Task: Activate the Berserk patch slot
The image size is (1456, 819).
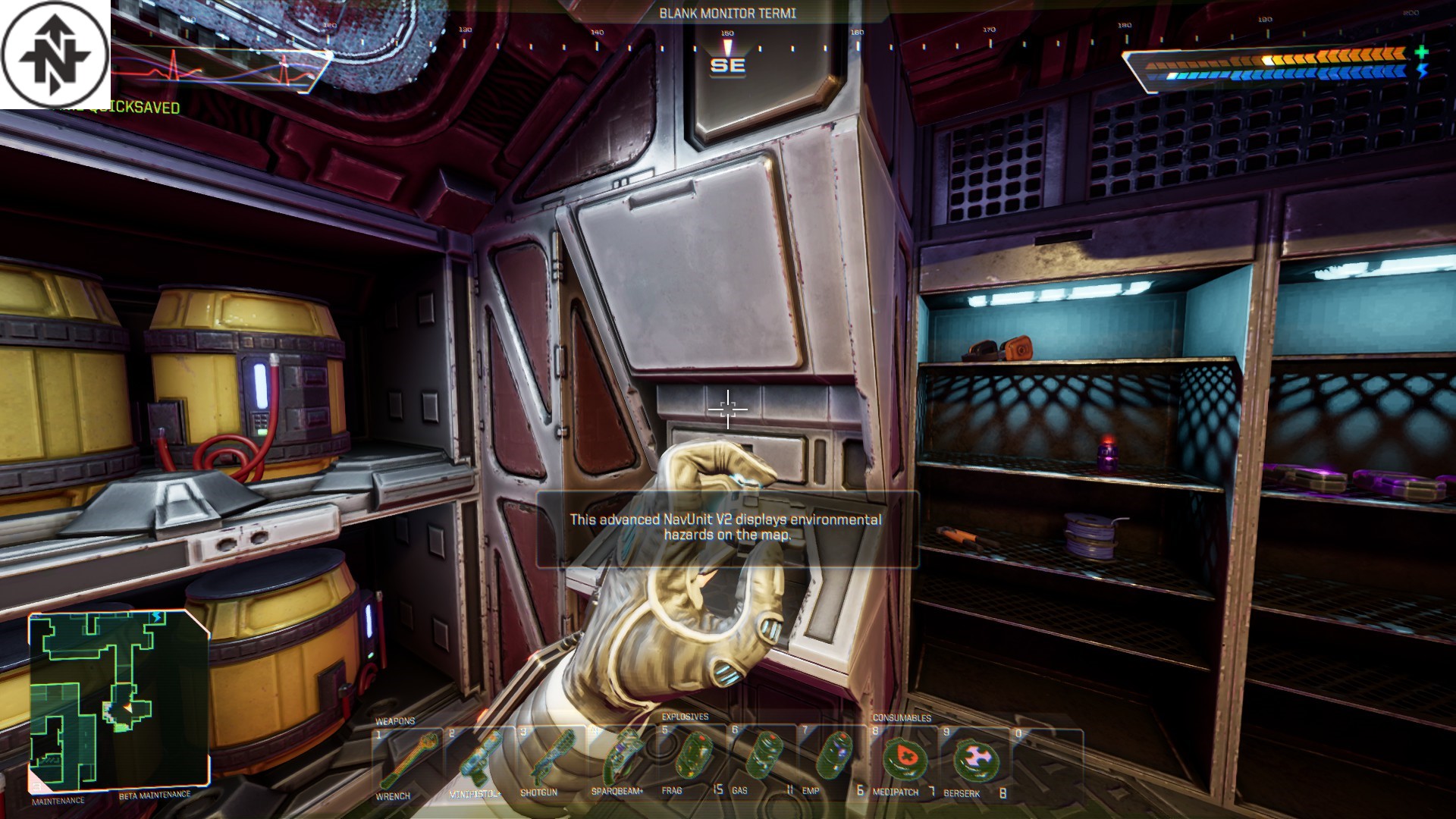Action: click(974, 761)
